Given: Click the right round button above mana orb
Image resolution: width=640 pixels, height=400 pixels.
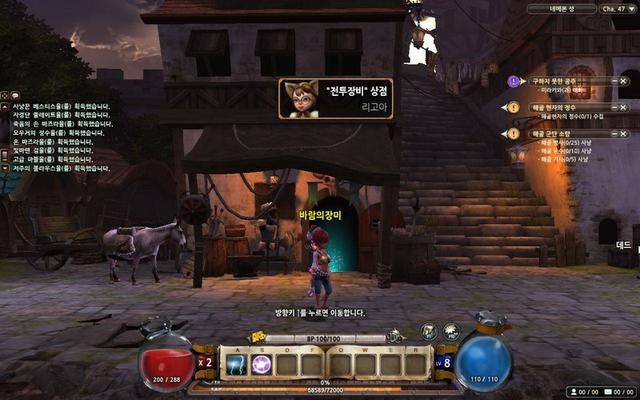Looking at the screenshot, I should tap(451, 331).
